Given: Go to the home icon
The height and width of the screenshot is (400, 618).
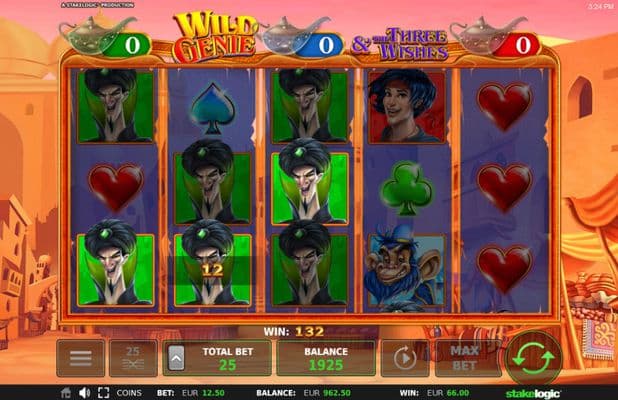Looking at the screenshot, I should [x=66, y=393].
